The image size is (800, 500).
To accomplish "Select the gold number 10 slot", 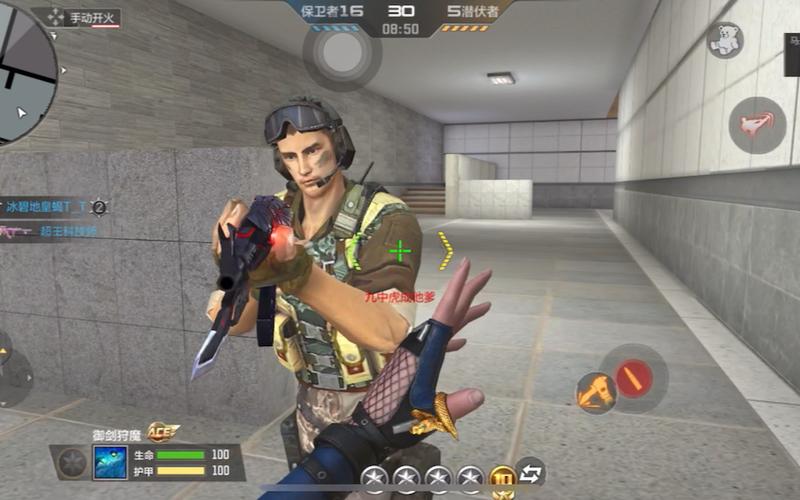I will tap(502, 477).
